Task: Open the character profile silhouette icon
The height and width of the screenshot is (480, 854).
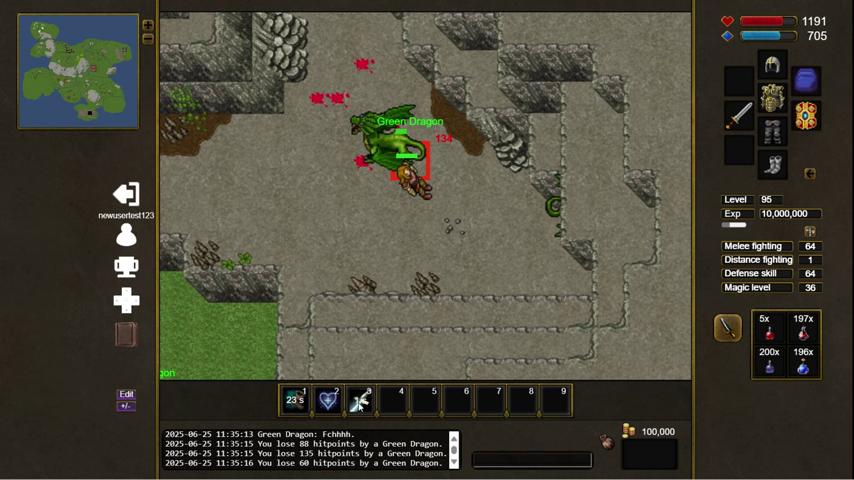Action: tap(126, 235)
